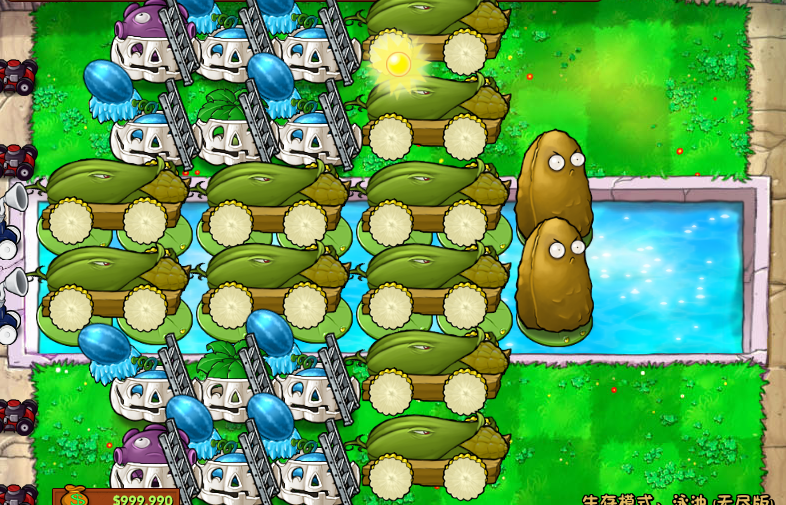Collect the glowing falling sun
Image resolution: width=786 pixels, height=505 pixels.
click(x=398, y=64)
